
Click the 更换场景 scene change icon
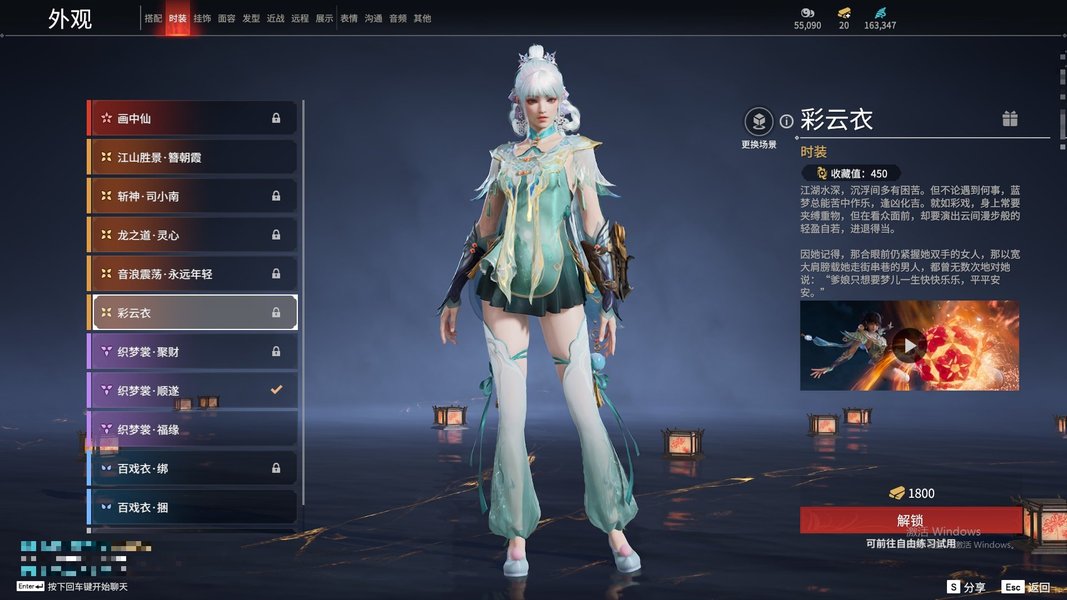click(759, 122)
